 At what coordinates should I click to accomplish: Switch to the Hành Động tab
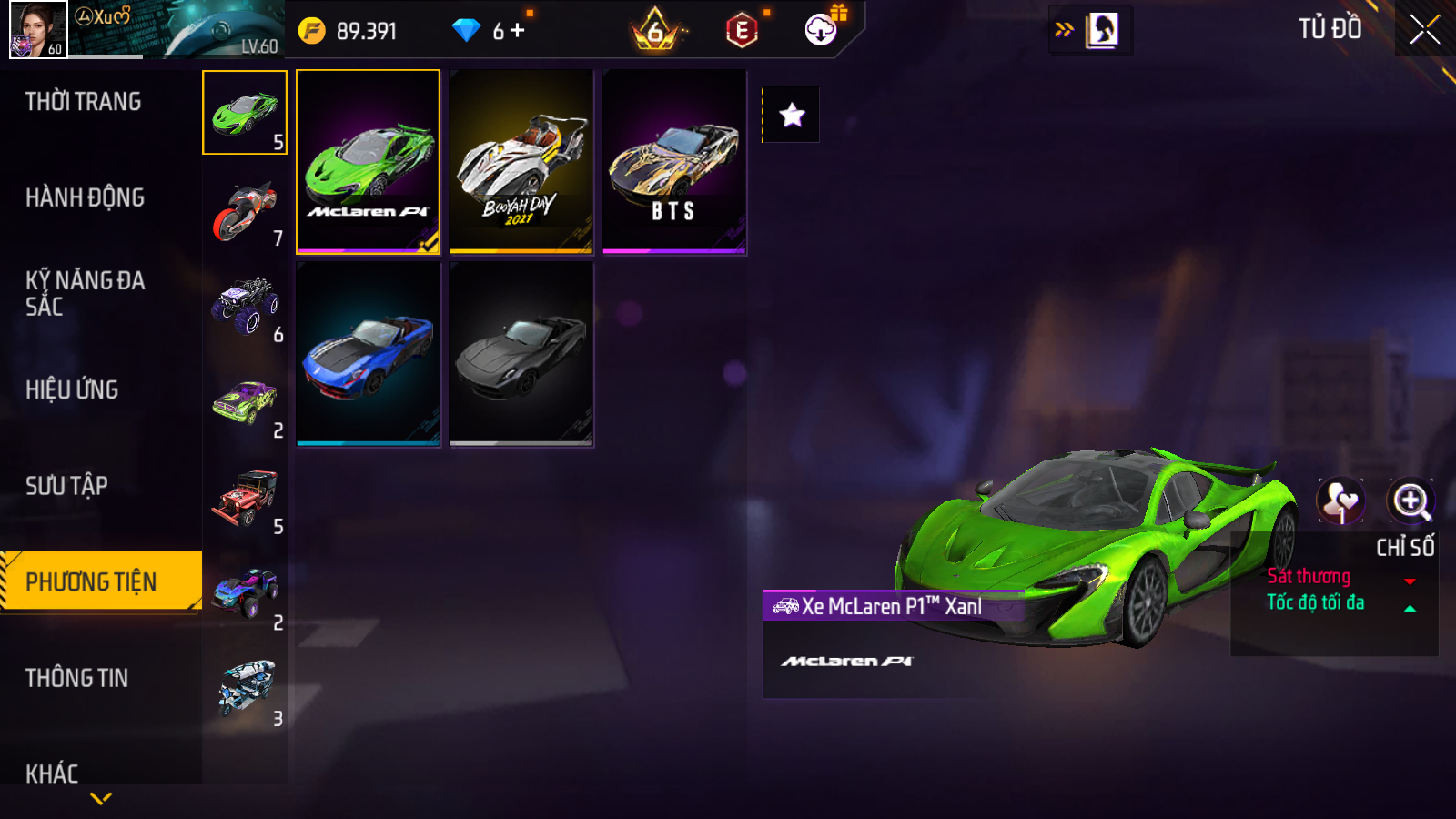tap(85, 197)
